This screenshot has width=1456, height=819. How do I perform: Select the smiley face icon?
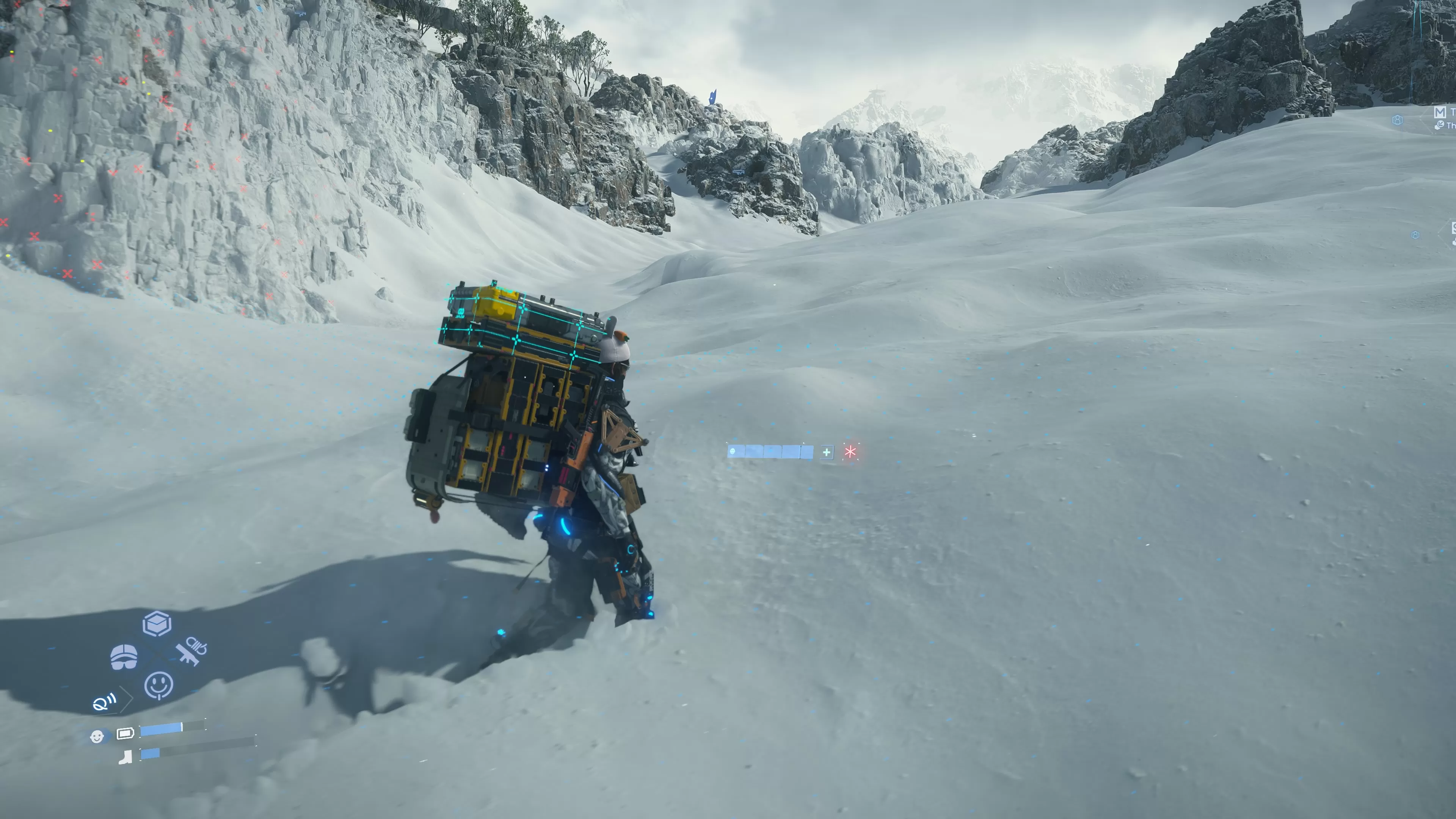(159, 685)
